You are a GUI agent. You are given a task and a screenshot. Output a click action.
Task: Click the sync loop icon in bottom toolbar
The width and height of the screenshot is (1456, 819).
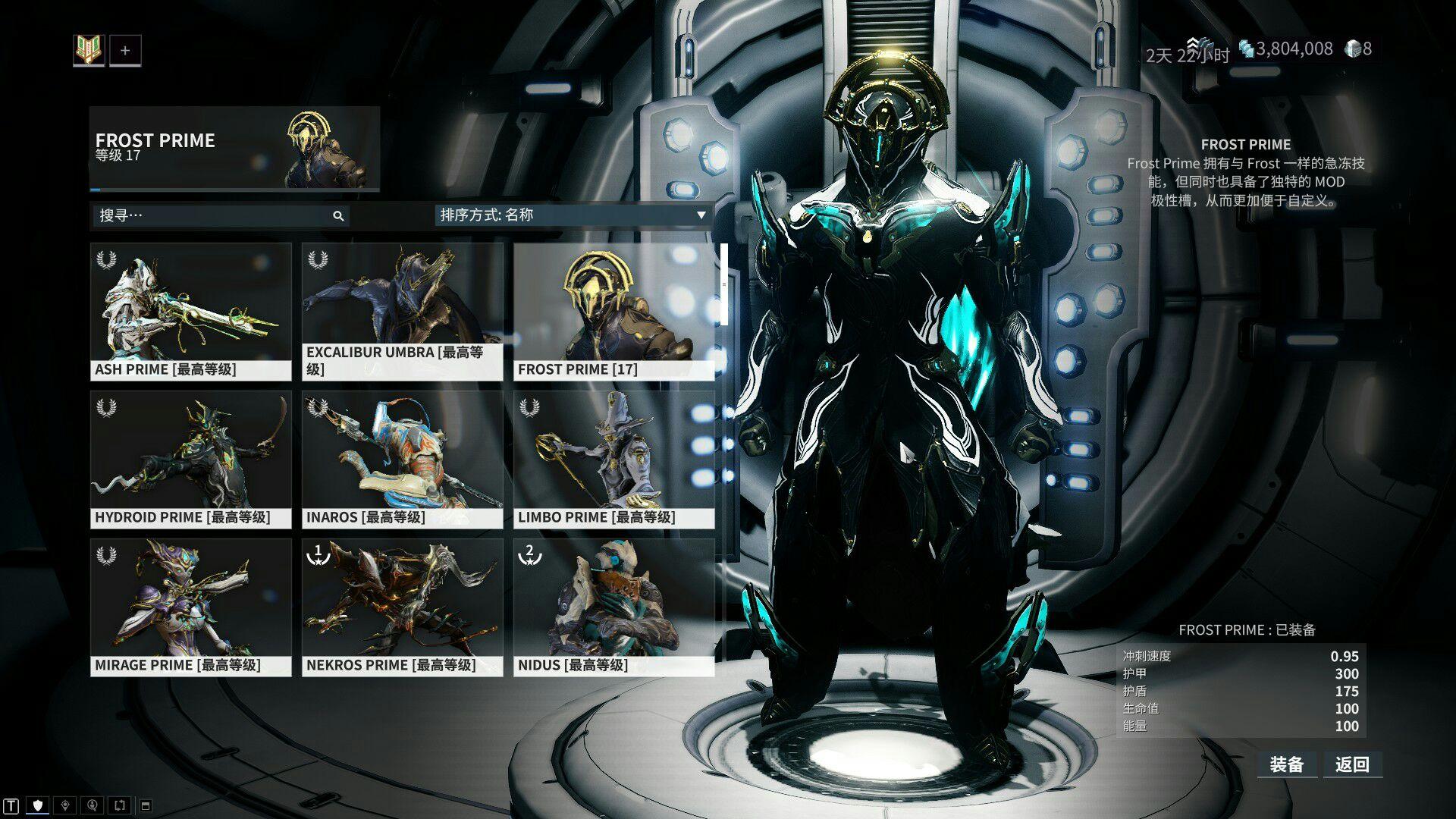tap(120, 805)
